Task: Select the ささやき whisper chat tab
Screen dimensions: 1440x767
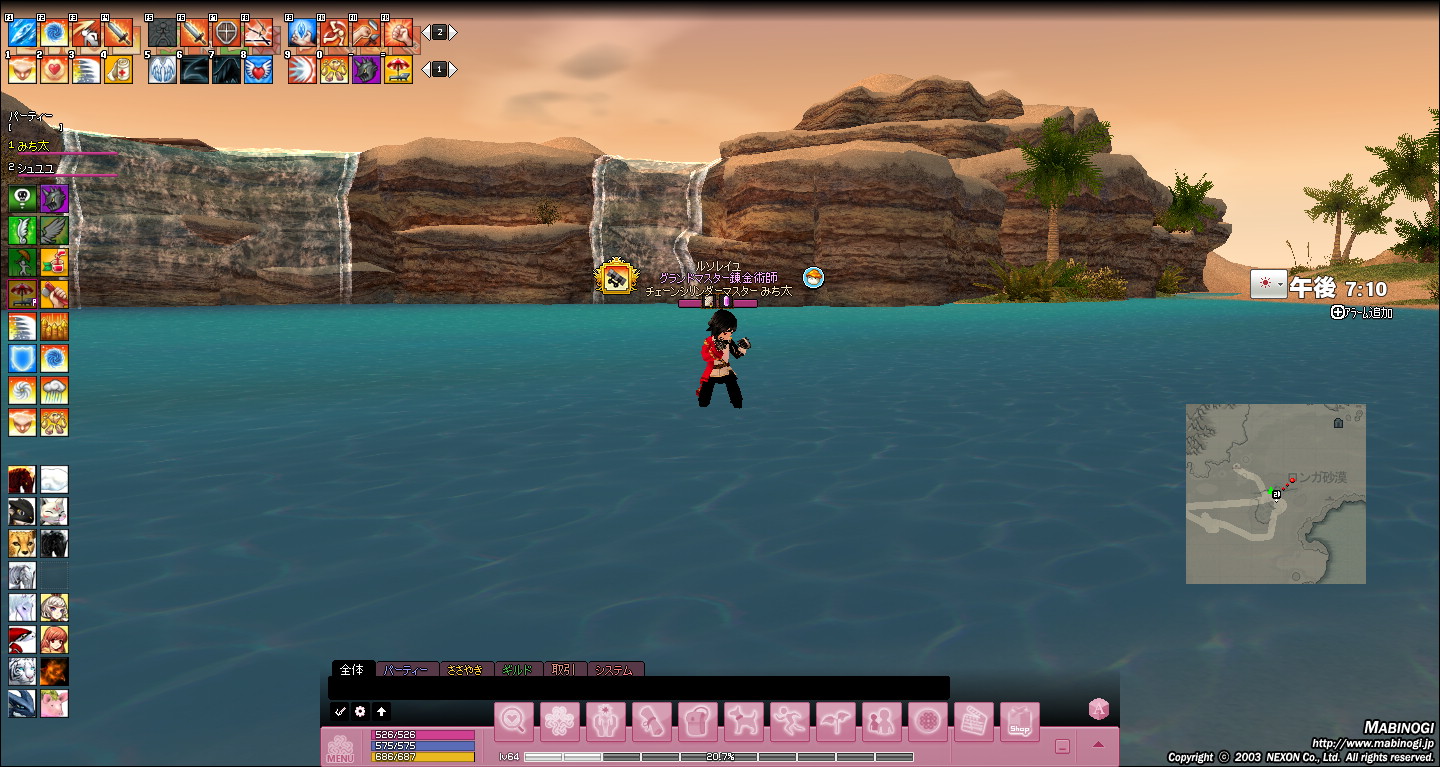Action: pyautogui.click(x=466, y=669)
